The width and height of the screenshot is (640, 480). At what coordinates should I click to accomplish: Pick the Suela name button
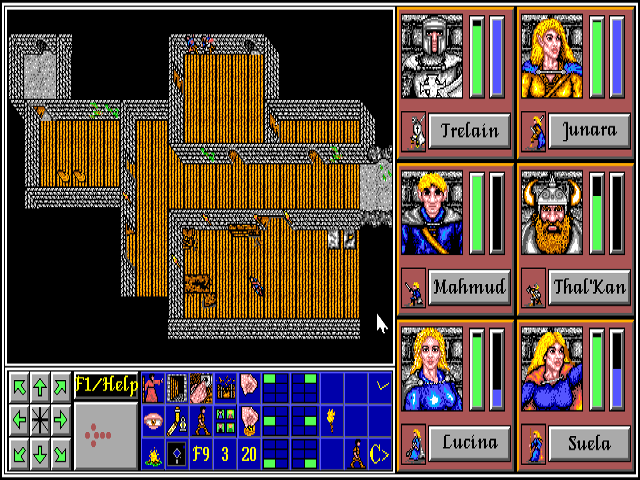[x=589, y=443]
